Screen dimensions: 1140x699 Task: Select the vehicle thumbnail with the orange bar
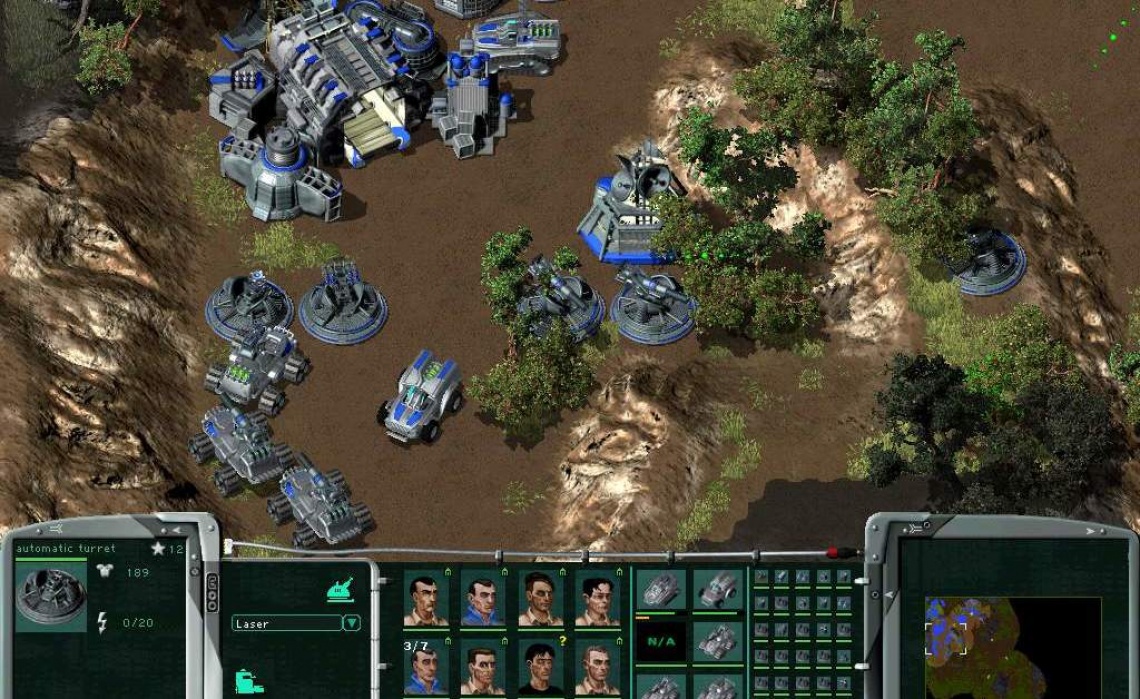tap(660, 590)
